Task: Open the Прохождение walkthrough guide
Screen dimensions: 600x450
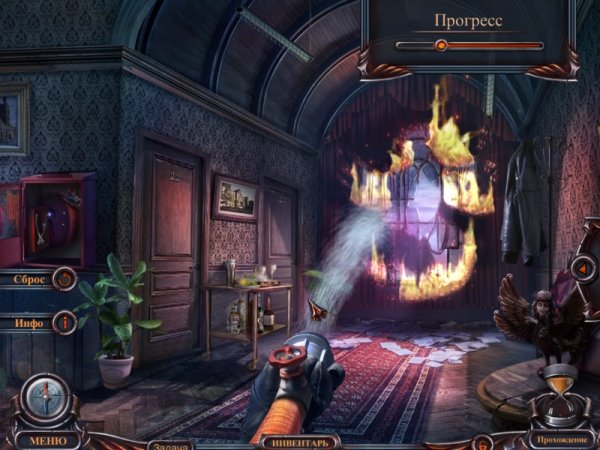Action: coord(561,439)
